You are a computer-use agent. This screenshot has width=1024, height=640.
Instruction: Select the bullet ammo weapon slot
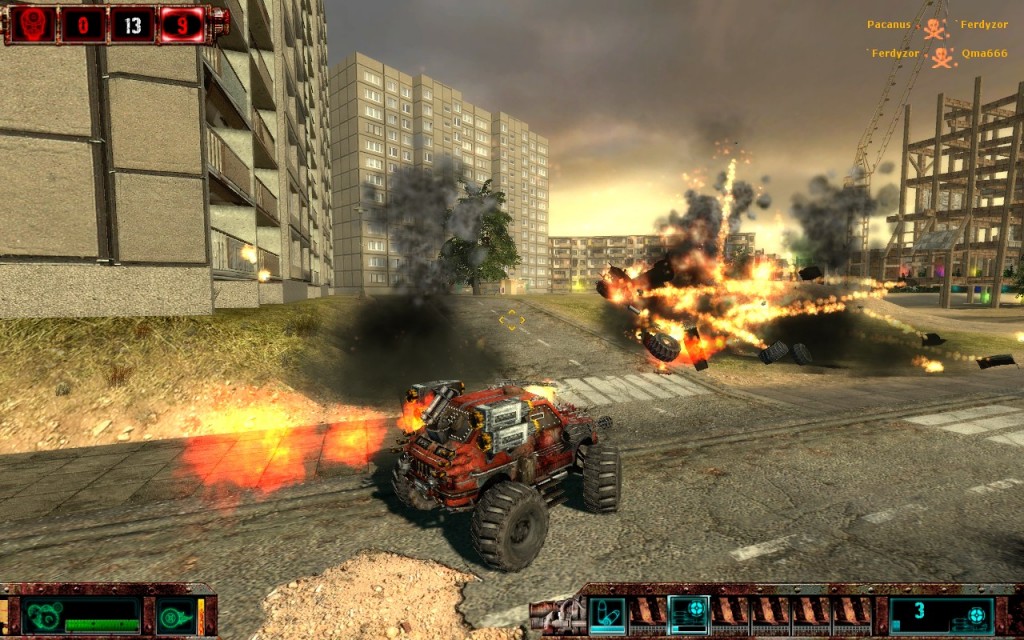[607, 614]
